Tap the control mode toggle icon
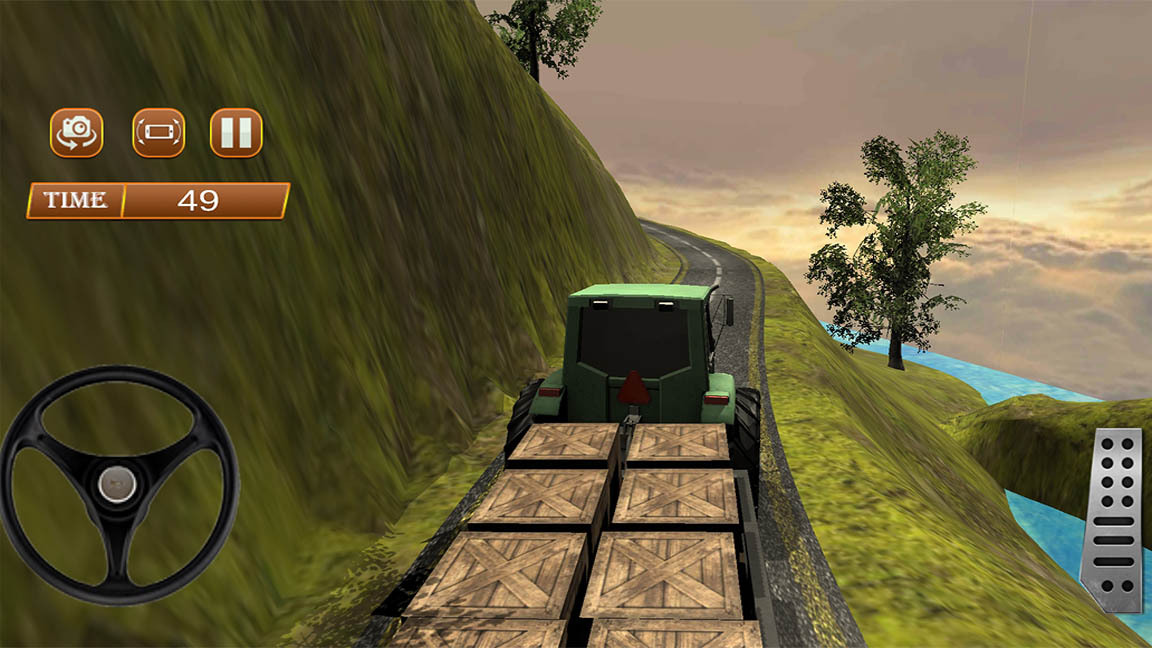1152x648 pixels. pos(159,133)
